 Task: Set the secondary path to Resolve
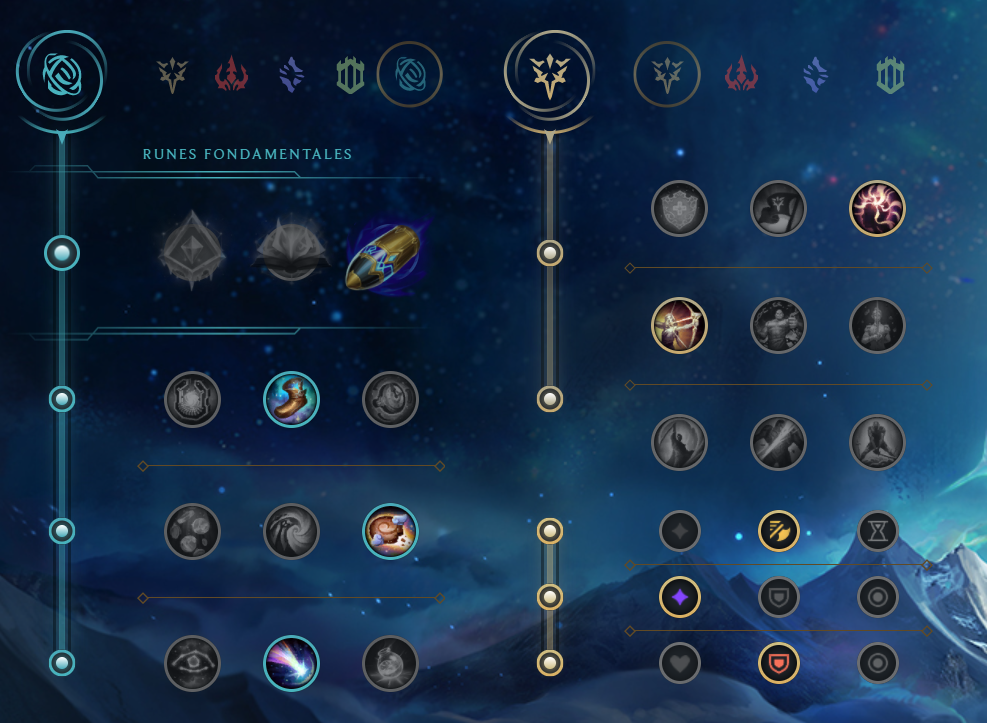890,75
